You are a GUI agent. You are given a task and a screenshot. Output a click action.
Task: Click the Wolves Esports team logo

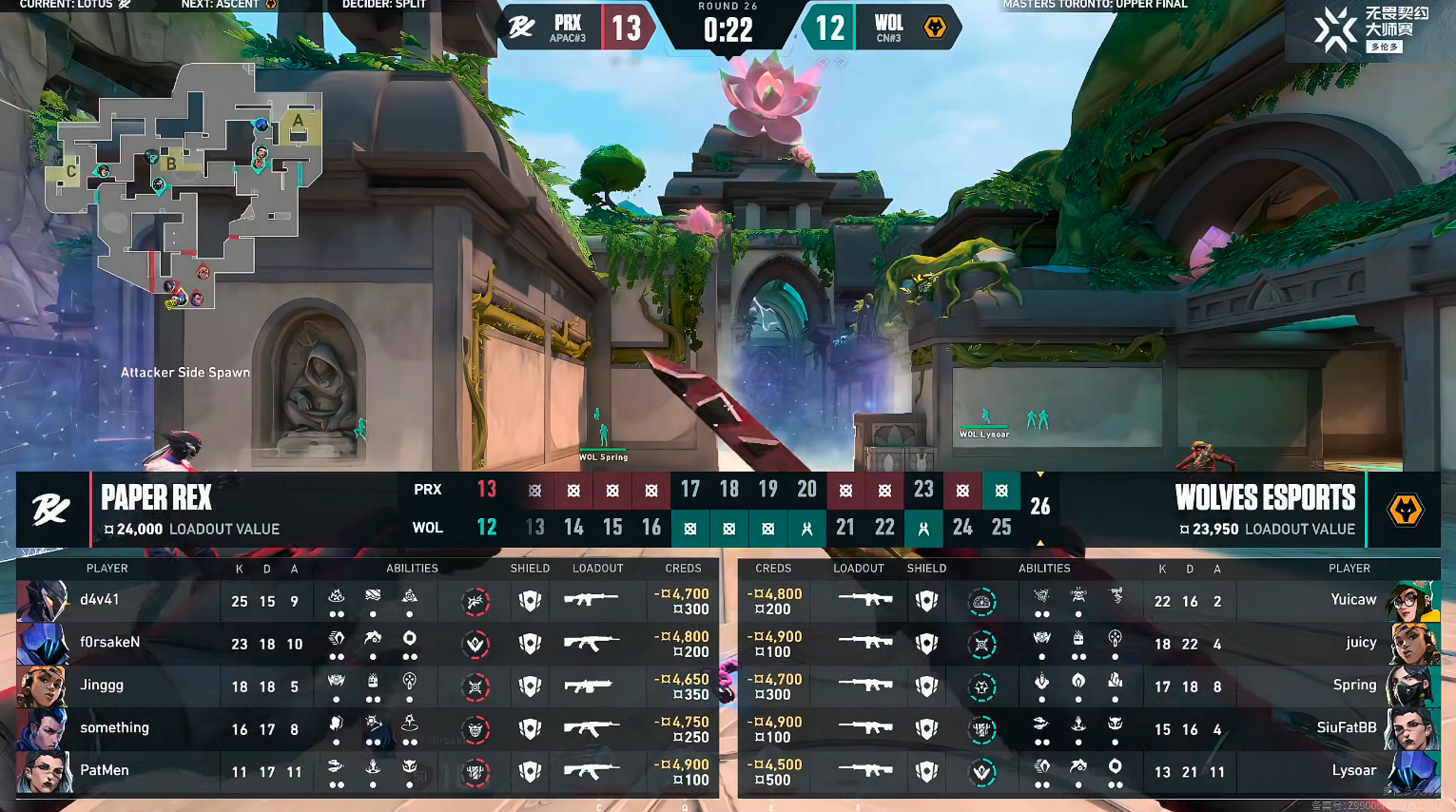tap(1405, 510)
